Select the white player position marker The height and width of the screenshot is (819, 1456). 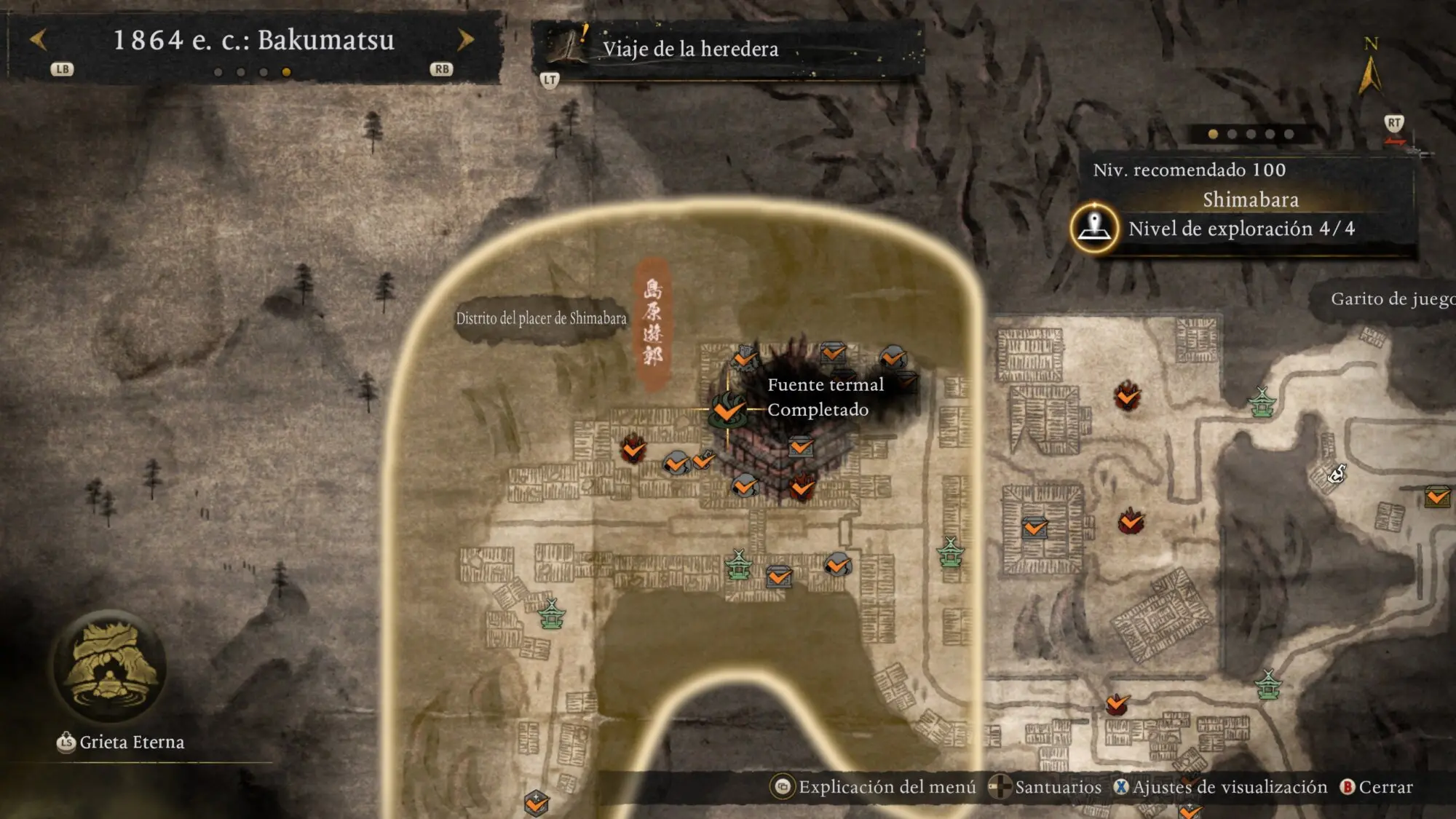coord(1337,475)
